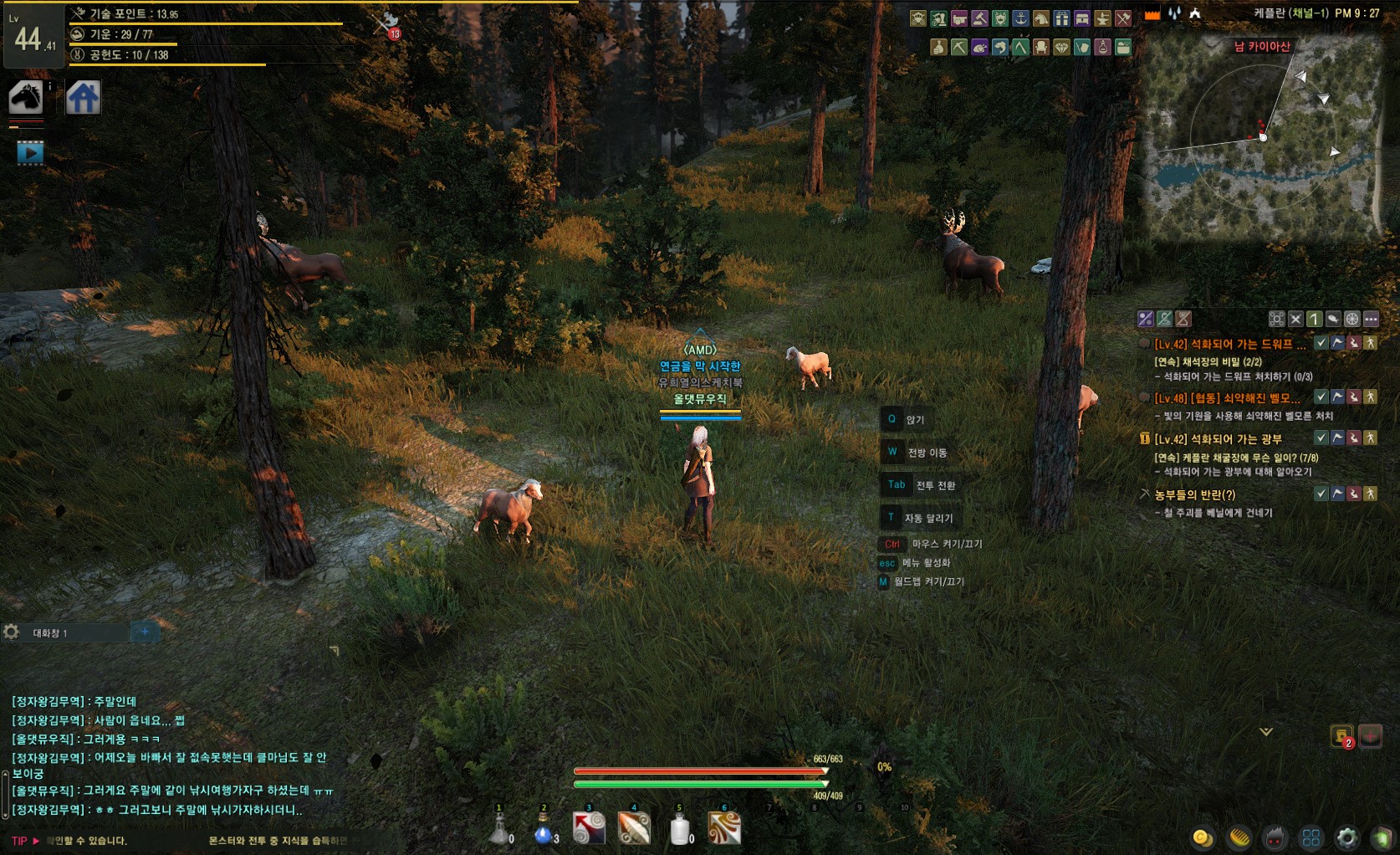
Task: Toggle the fish quest-type filter icon
Action: tap(1333, 319)
